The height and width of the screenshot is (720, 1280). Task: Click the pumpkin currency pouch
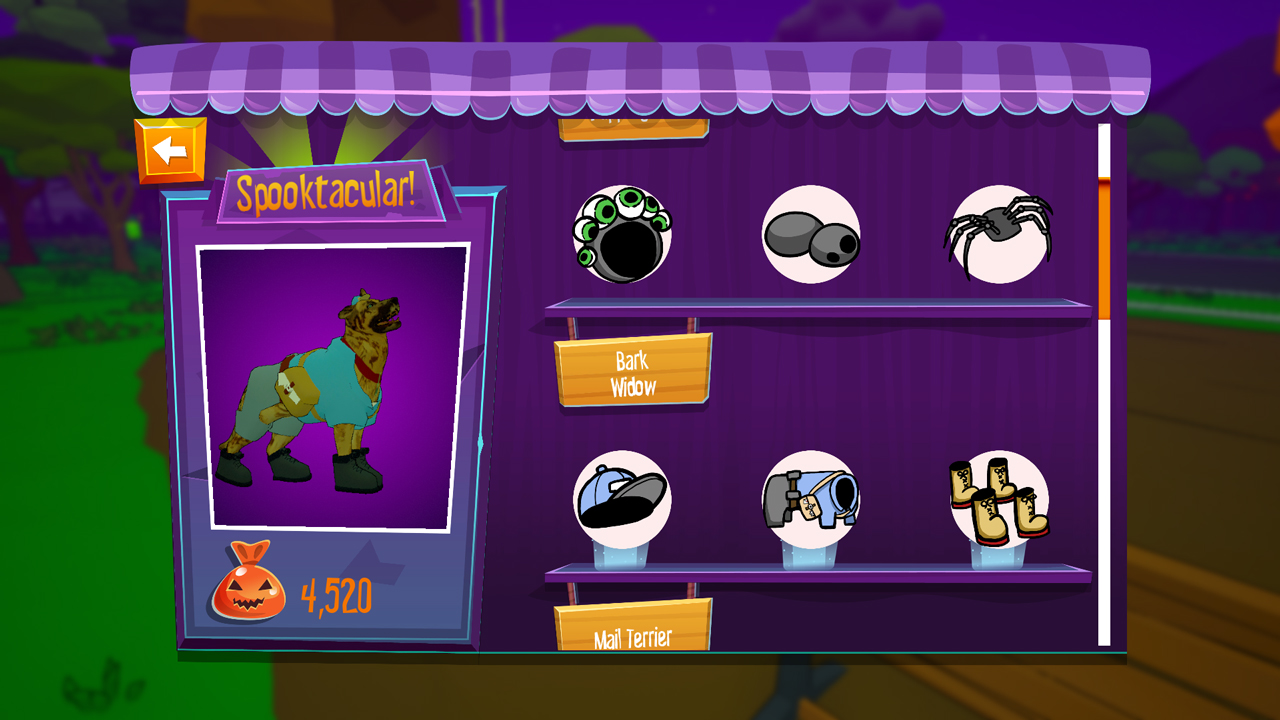point(247,592)
